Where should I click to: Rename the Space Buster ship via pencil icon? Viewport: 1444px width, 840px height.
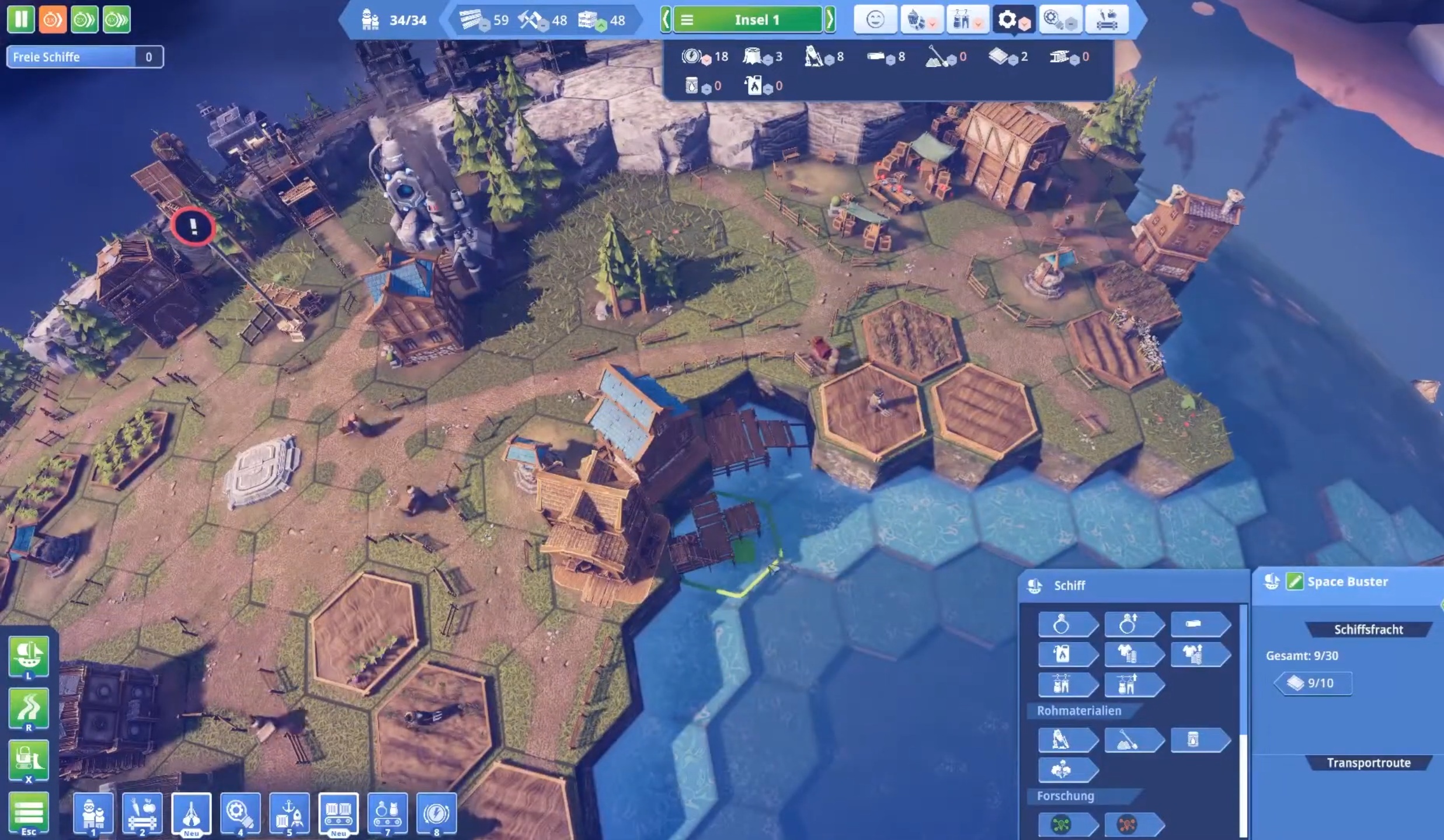1295,581
